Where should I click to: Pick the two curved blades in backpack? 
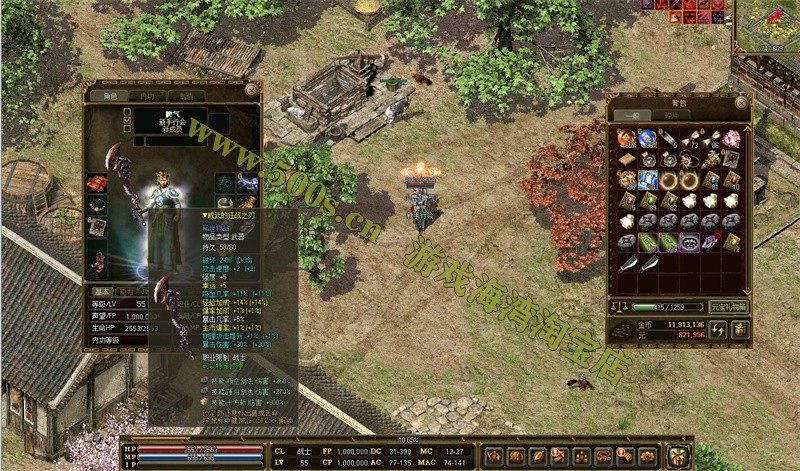click(636, 262)
